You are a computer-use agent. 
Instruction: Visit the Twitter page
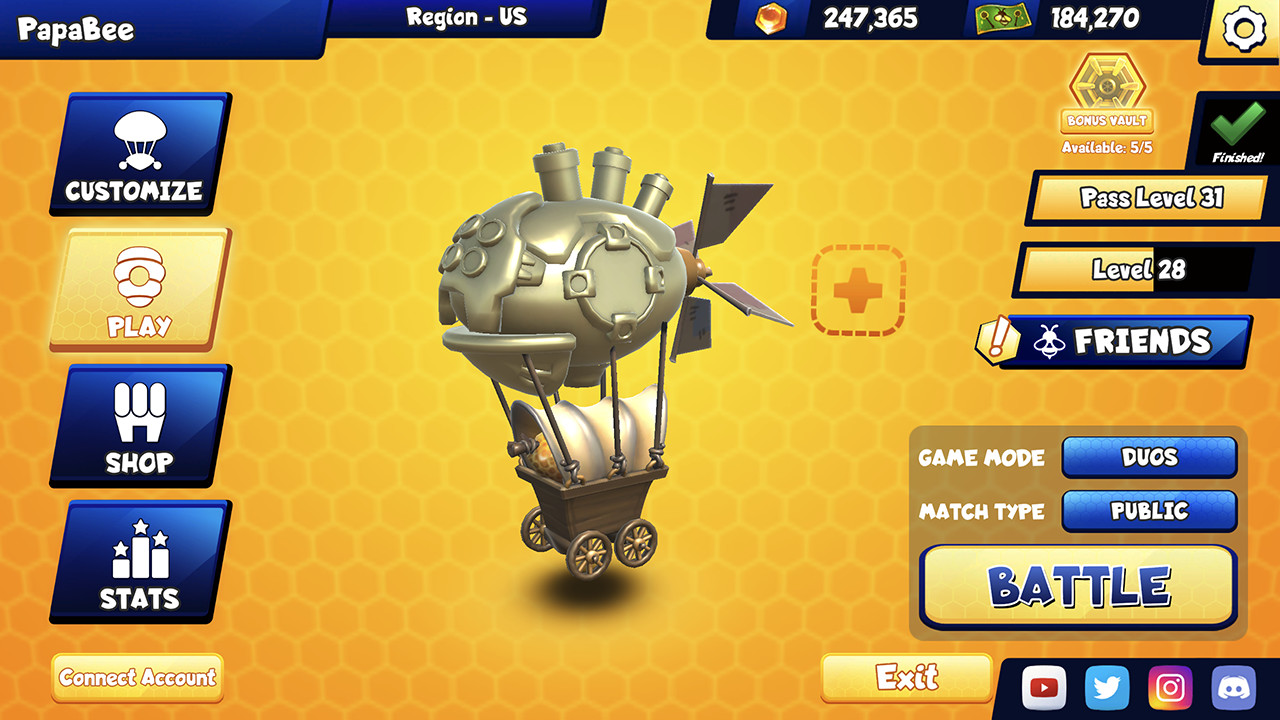[1107, 687]
